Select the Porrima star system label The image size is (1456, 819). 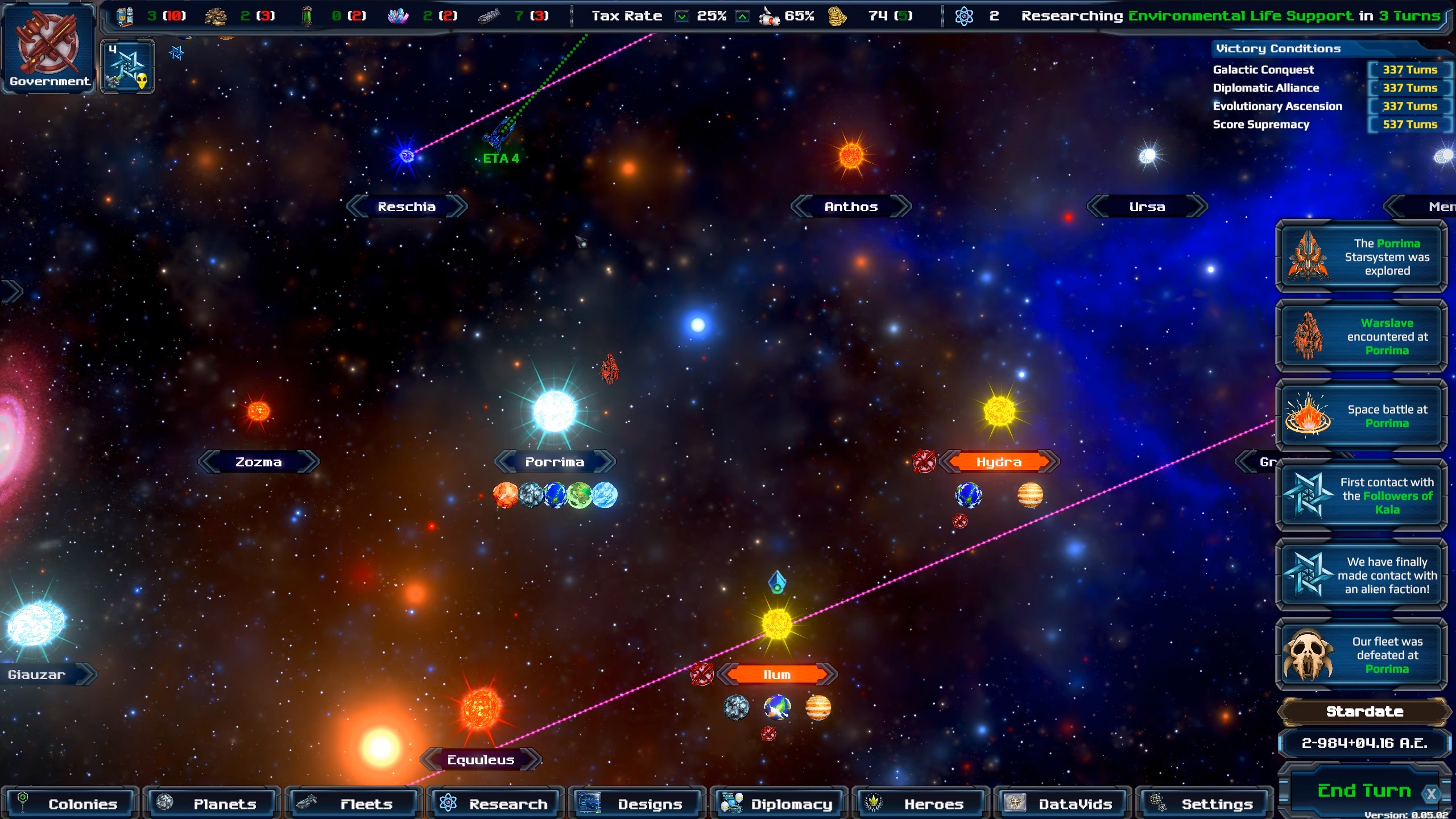(x=555, y=462)
